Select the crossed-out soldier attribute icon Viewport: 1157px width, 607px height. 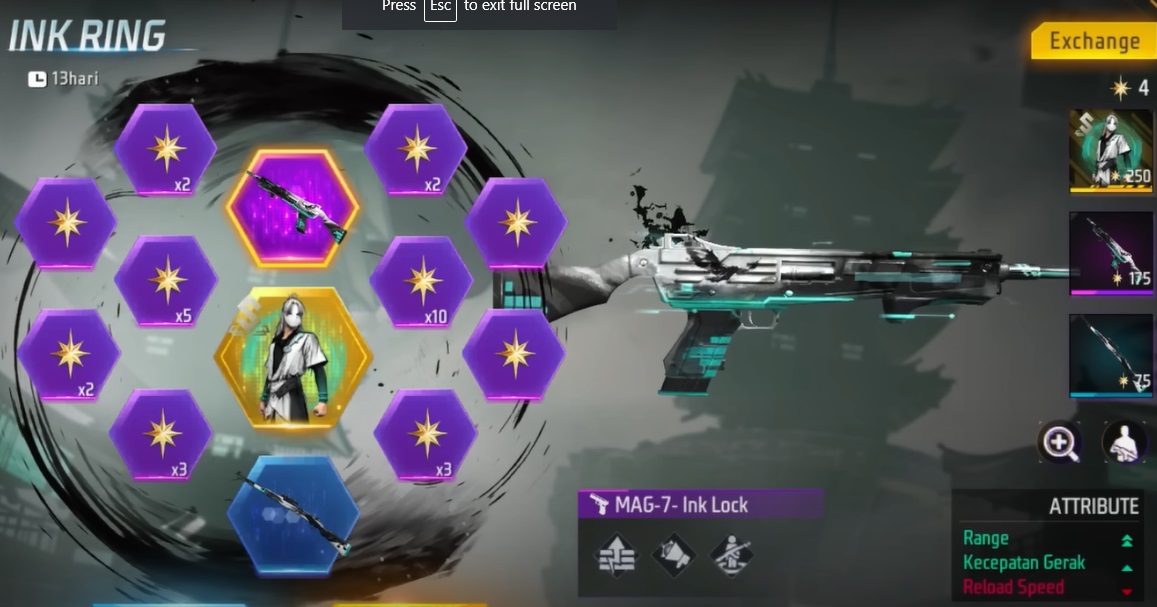(x=731, y=556)
